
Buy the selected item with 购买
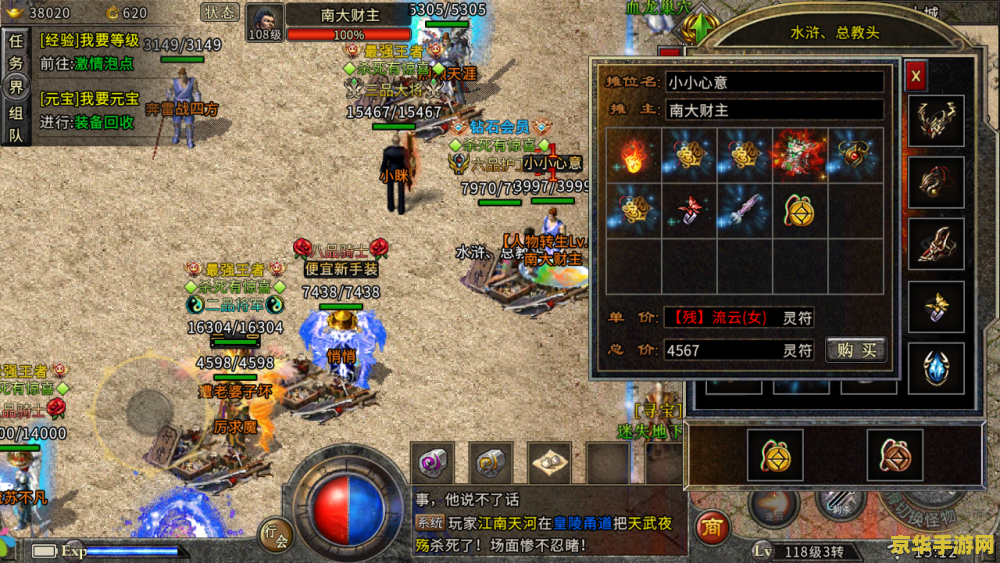(855, 349)
